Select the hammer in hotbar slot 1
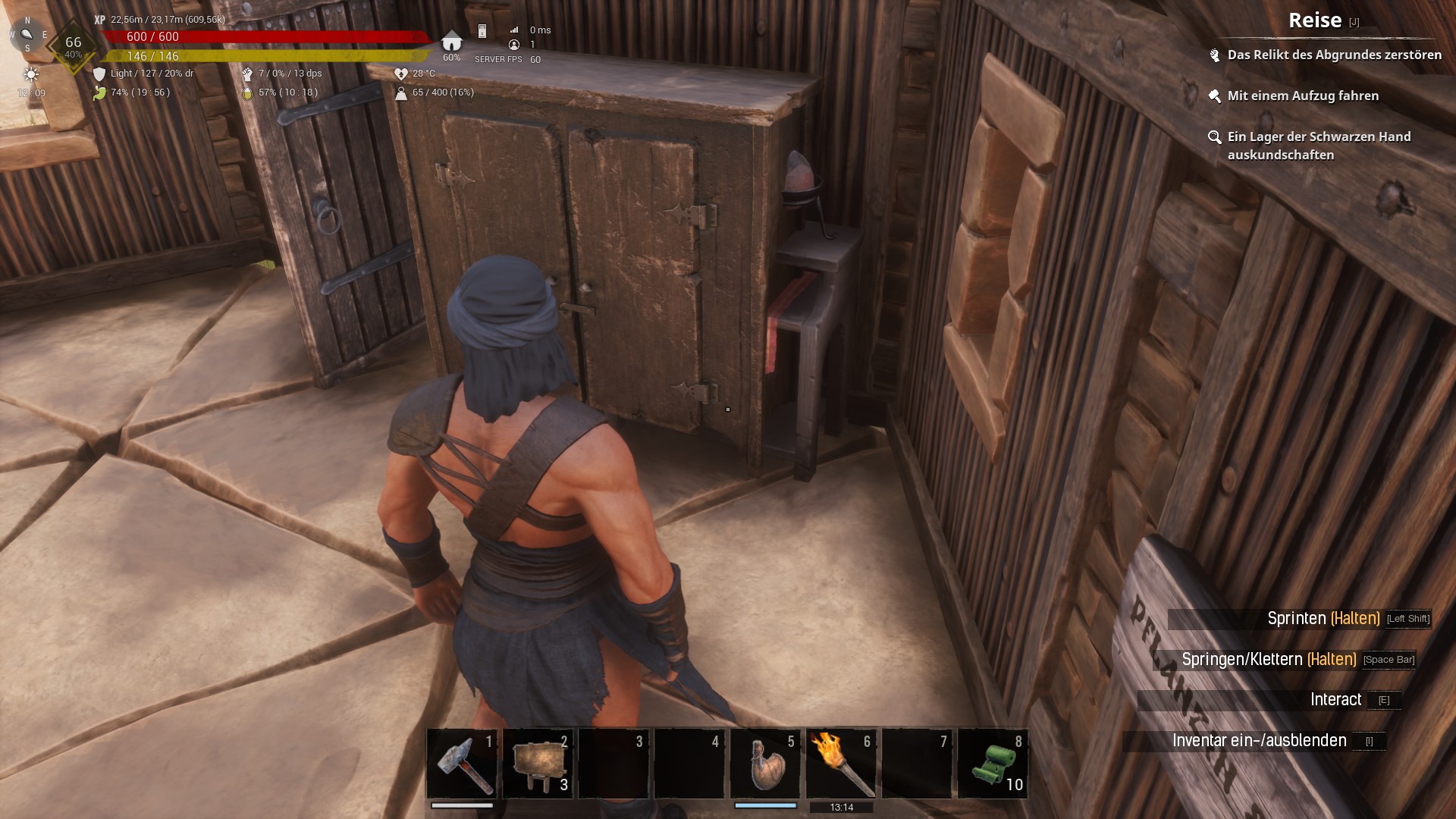The height and width of the screenshot is (819, 1456). coord(462,763)
